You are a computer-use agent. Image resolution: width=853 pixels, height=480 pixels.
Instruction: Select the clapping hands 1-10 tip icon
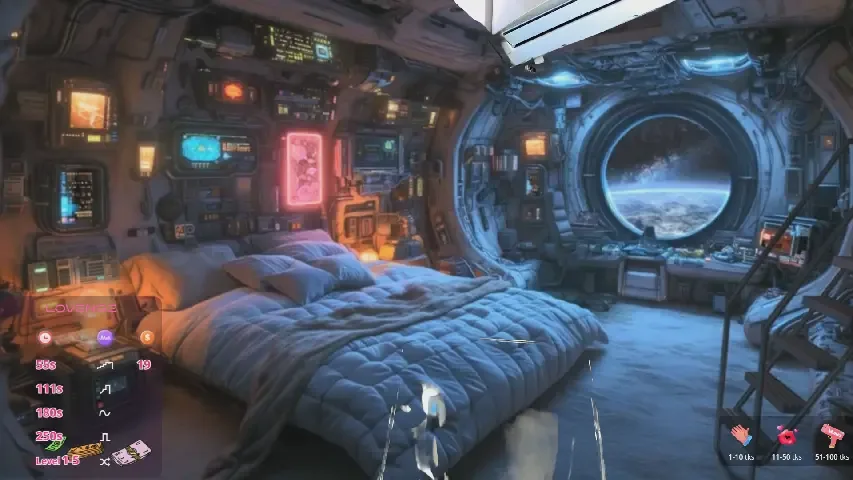pos(740,436)
